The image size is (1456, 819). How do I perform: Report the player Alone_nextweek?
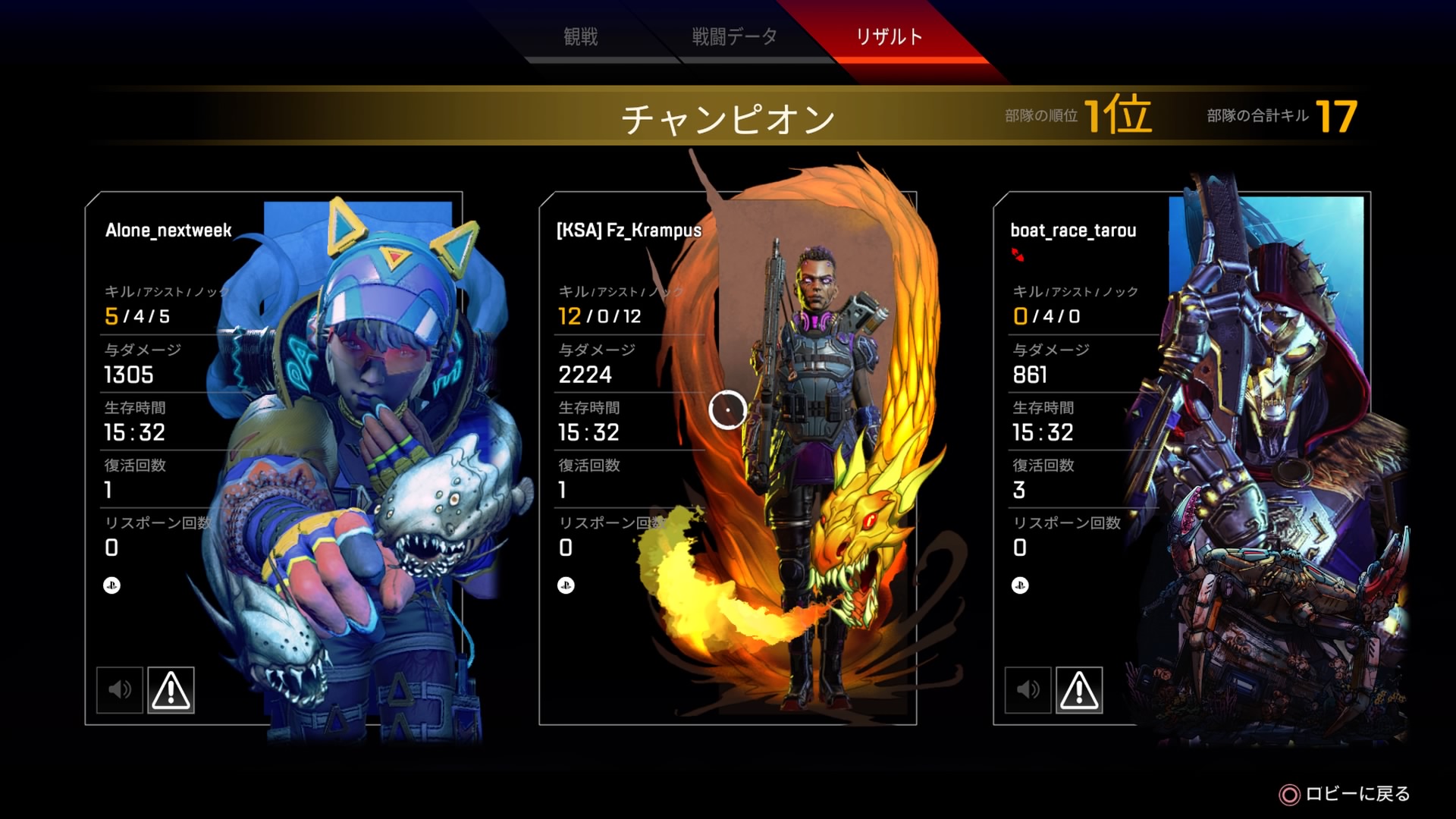(171, 689)
